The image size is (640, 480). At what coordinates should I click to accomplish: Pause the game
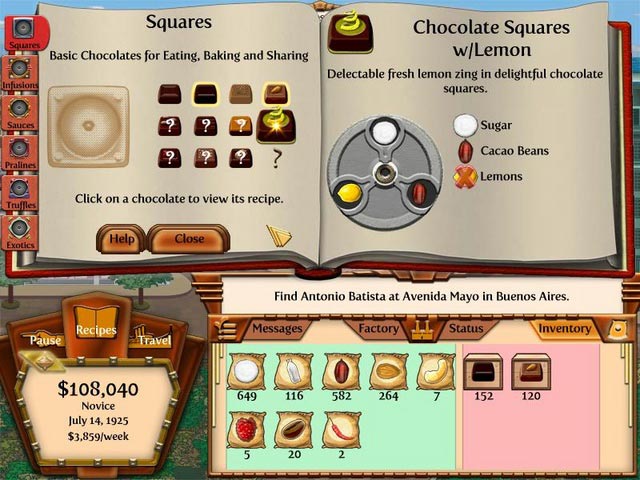pyautogui.click(x=46, y=340)
